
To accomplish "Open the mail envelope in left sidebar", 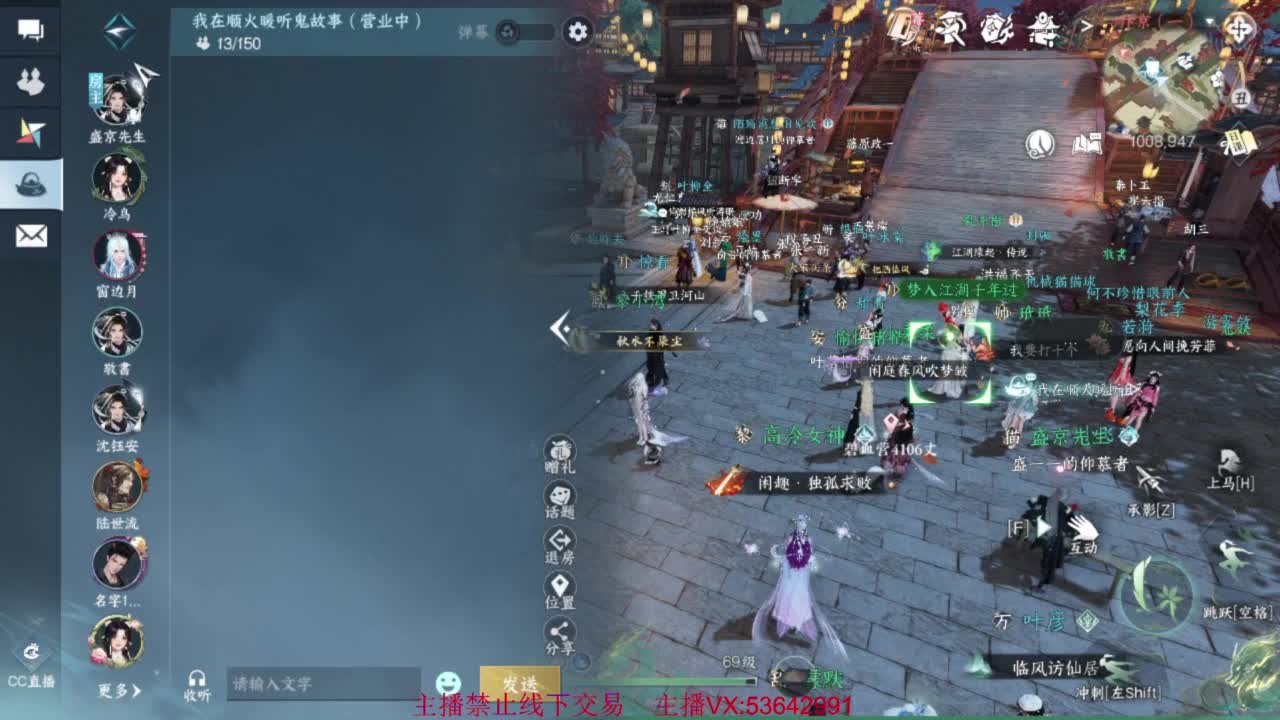I will click(33, 235).
